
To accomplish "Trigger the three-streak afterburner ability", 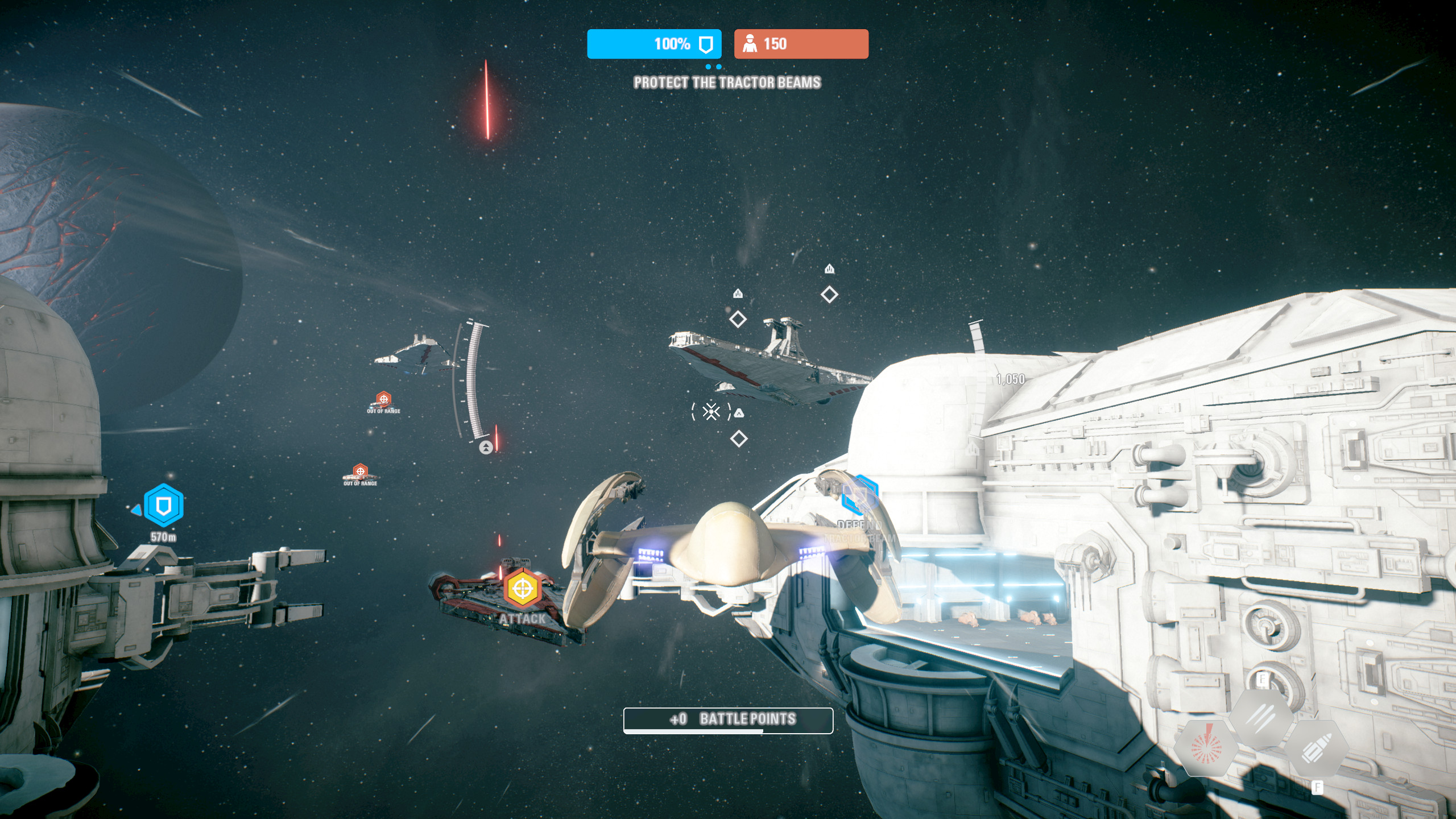I will pos(1261,718).
